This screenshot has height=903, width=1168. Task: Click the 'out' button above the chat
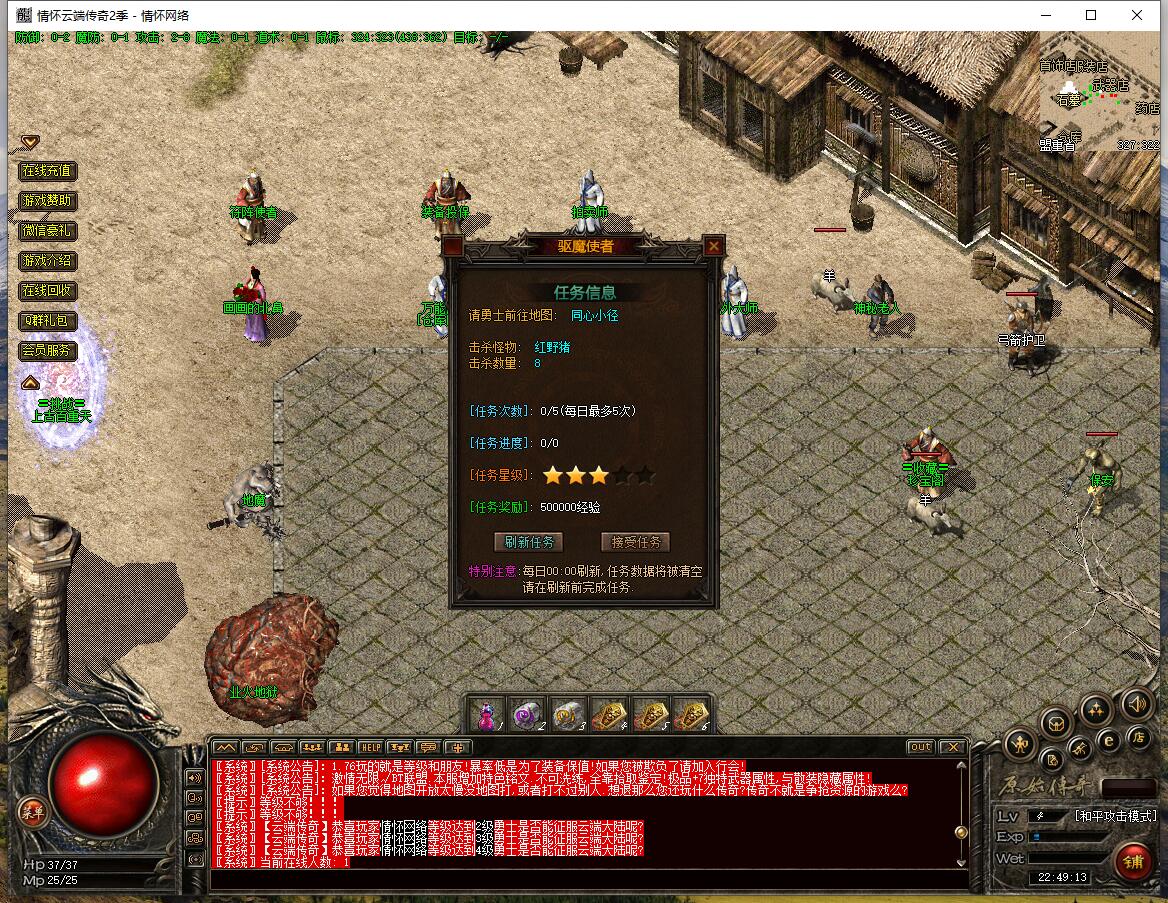point(920,747)
